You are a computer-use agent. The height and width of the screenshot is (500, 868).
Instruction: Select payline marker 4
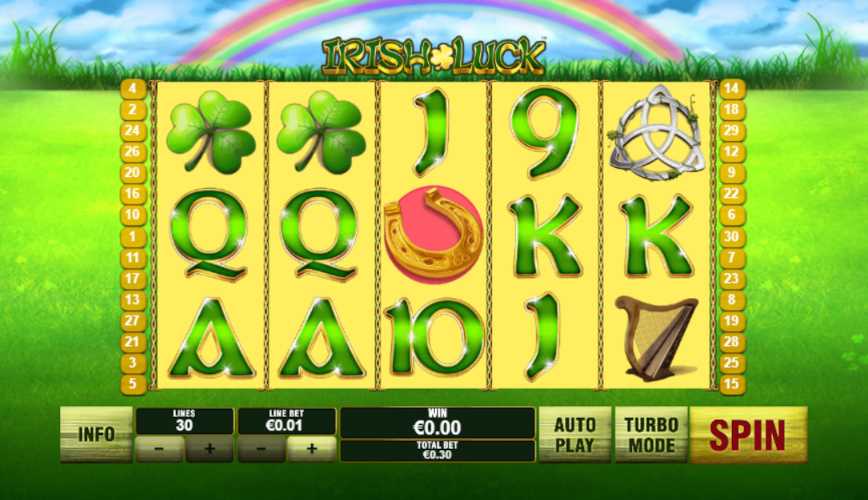click(133, 88)
